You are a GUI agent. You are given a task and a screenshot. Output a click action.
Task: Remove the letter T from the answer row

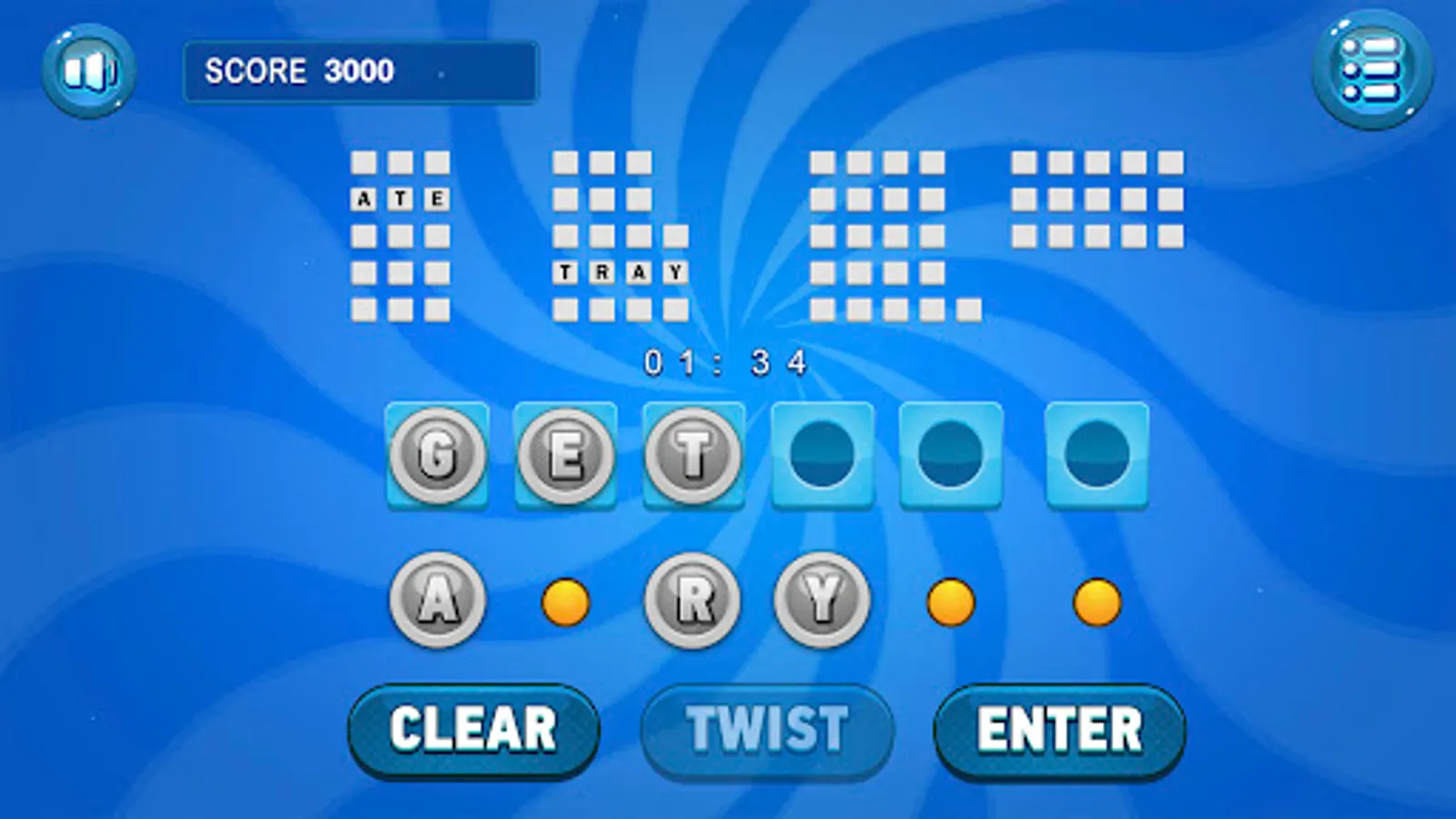pos(693,452)
